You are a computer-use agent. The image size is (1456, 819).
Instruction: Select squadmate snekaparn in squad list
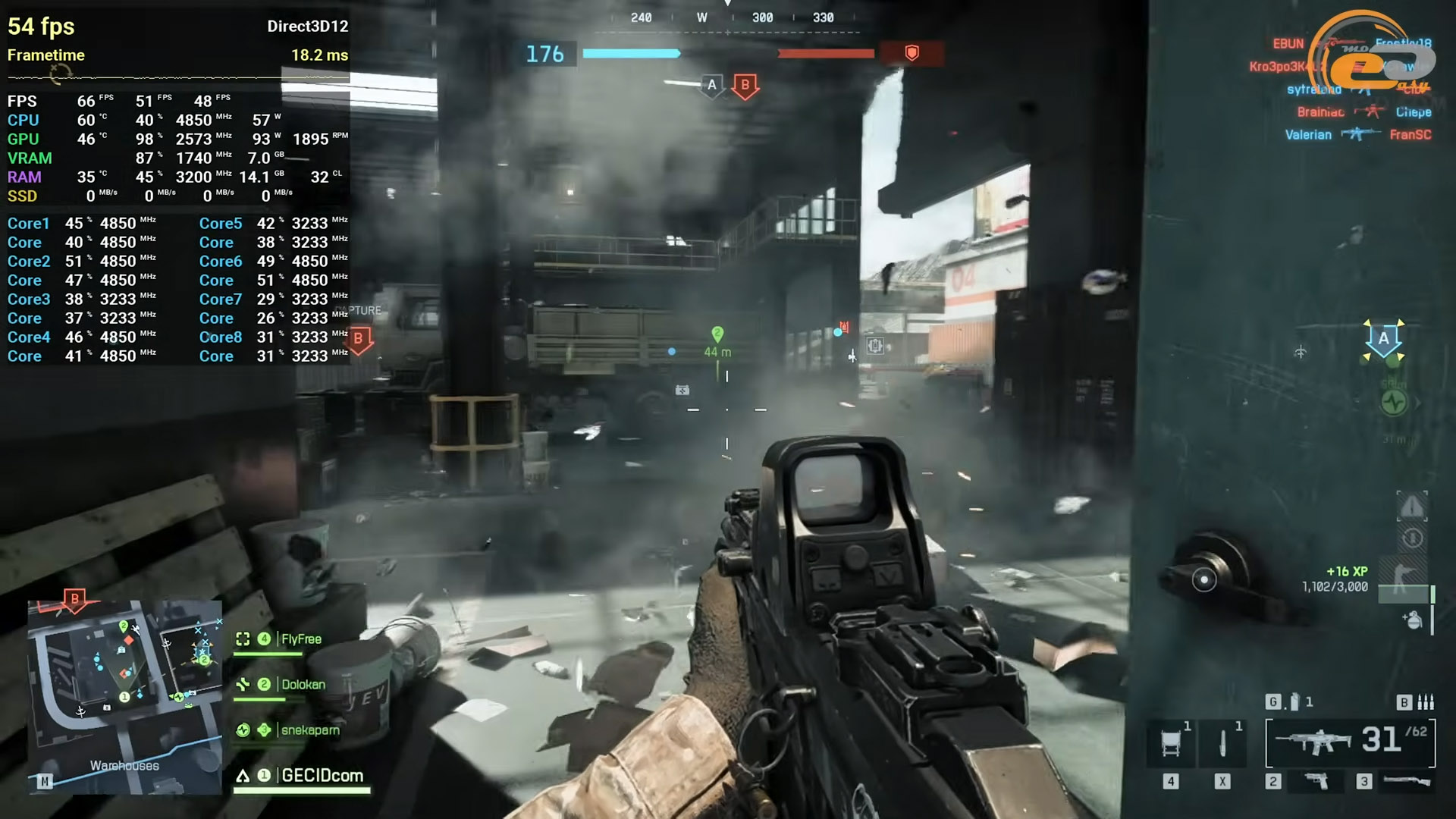pyautogui.click(x=309, y=730)
